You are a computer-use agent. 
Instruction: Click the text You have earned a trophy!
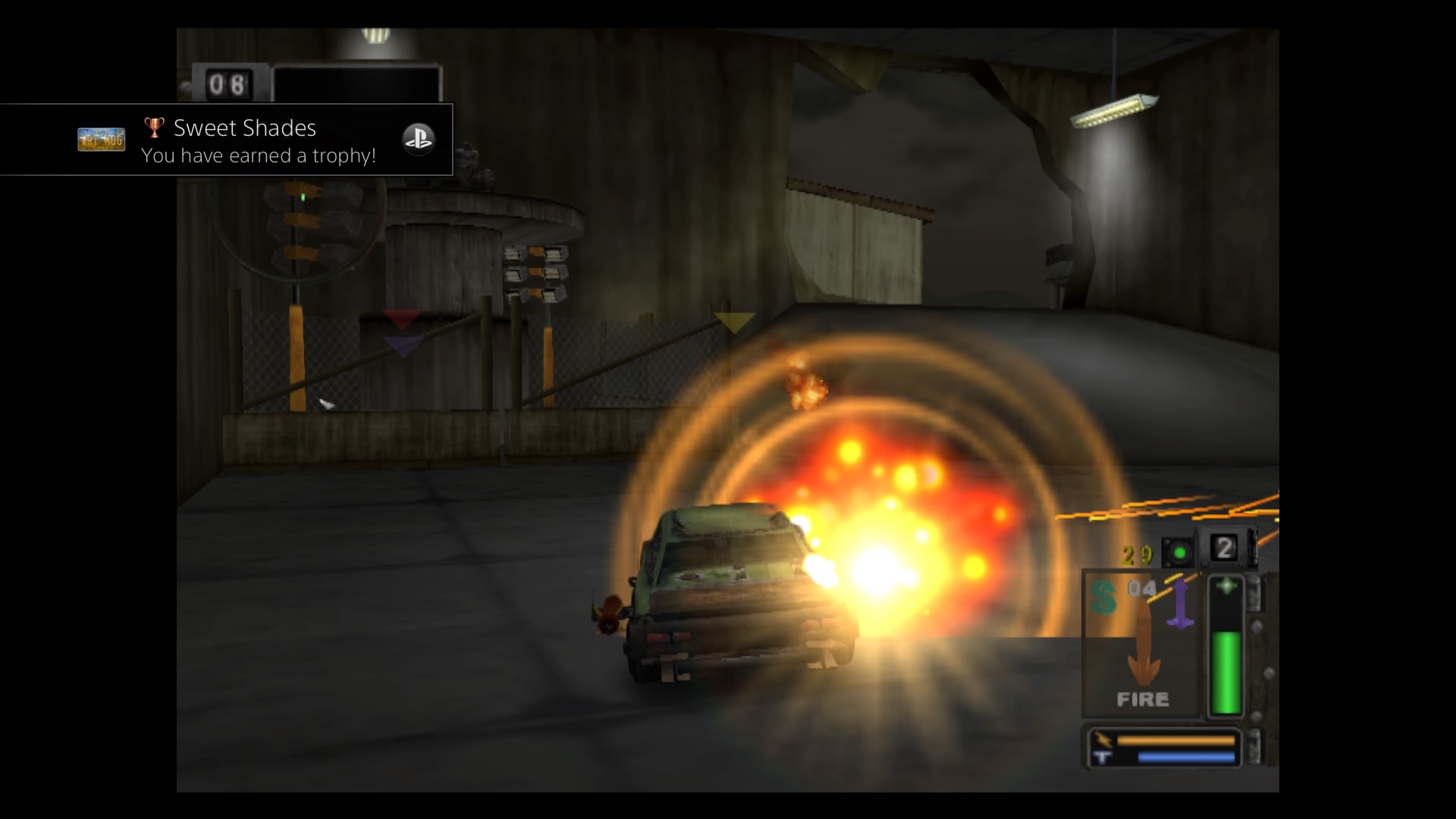pyautogui.click(x=259, y=155)
